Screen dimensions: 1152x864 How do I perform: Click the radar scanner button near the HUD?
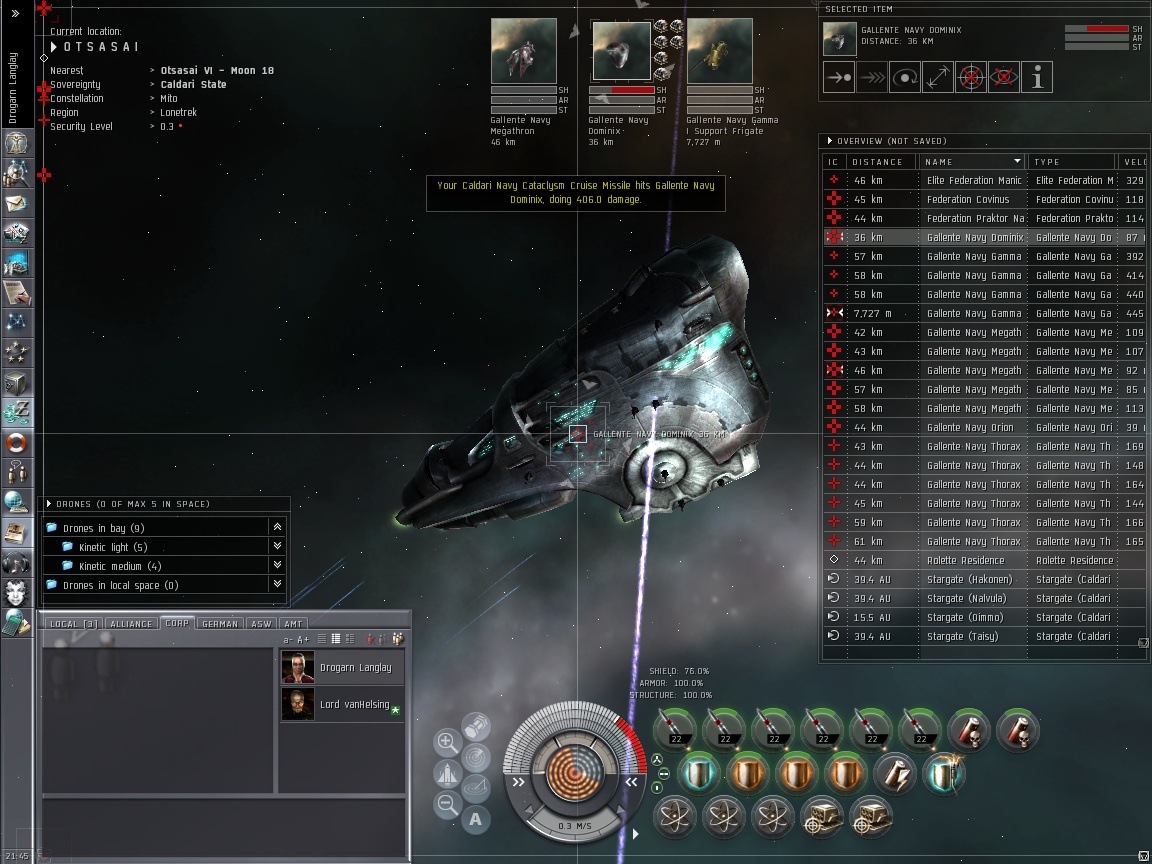476,757
